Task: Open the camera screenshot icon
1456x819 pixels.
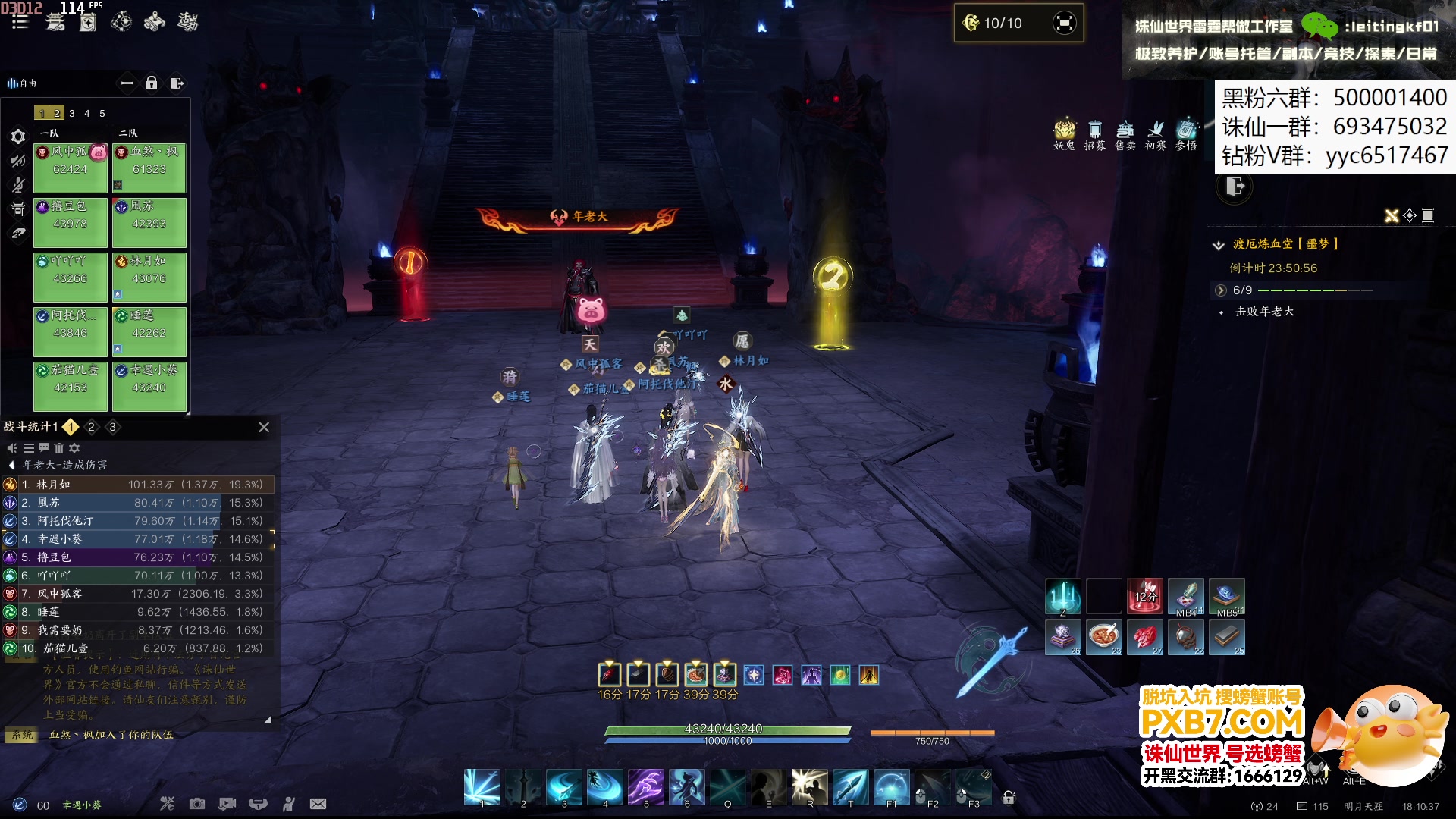Action: pyautogui.click(x=197, y=804)
